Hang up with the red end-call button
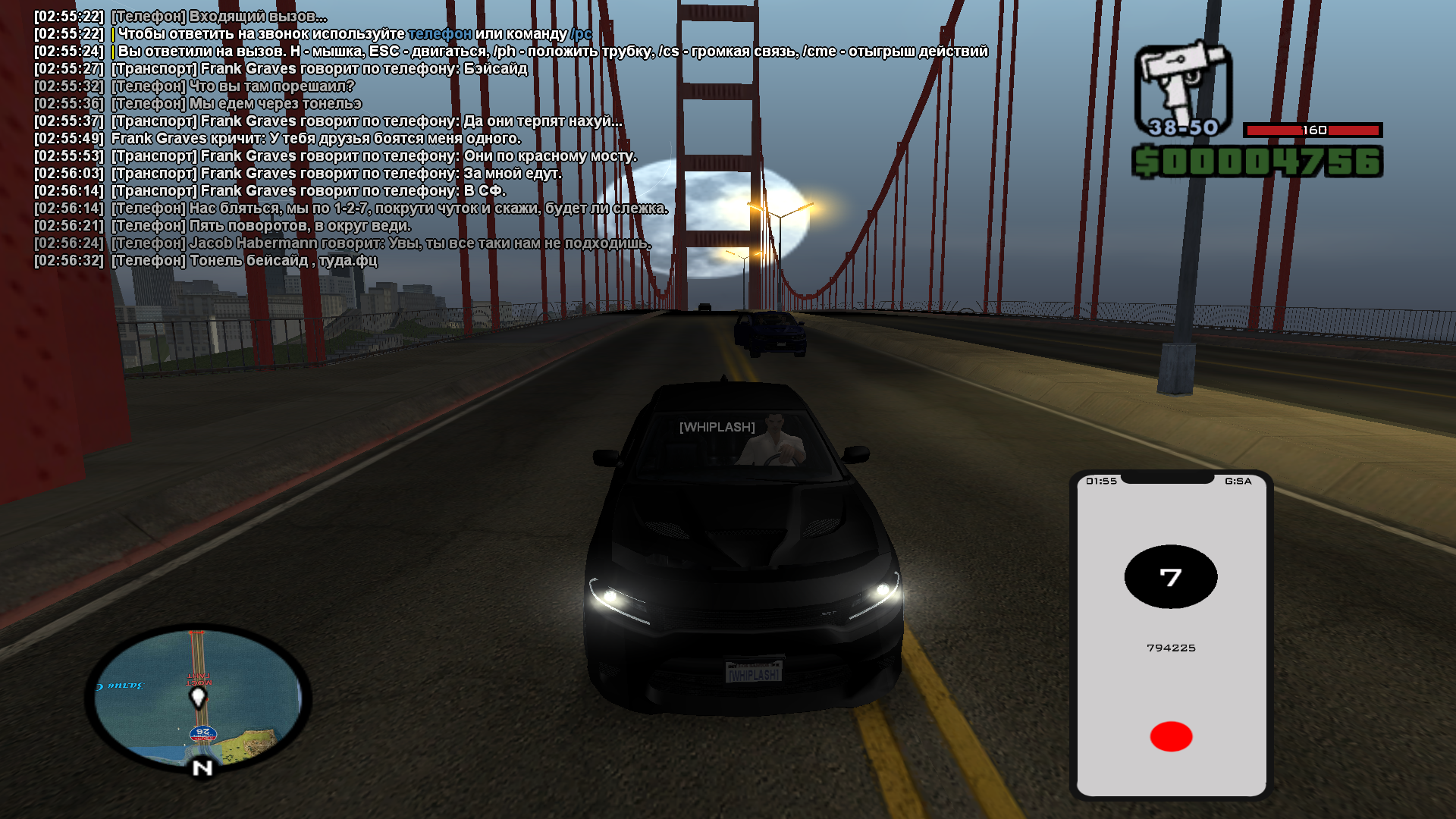Viewport: 1456px width, 819px height. 1171,736
